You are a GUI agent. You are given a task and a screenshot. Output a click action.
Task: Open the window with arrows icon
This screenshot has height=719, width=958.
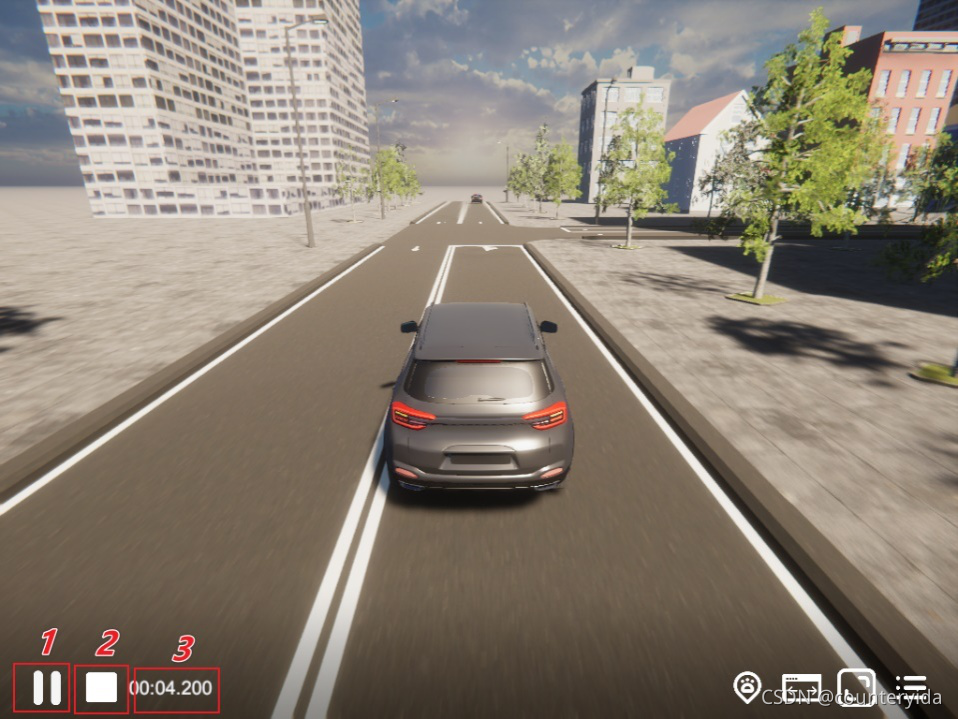tap(801, 688)
